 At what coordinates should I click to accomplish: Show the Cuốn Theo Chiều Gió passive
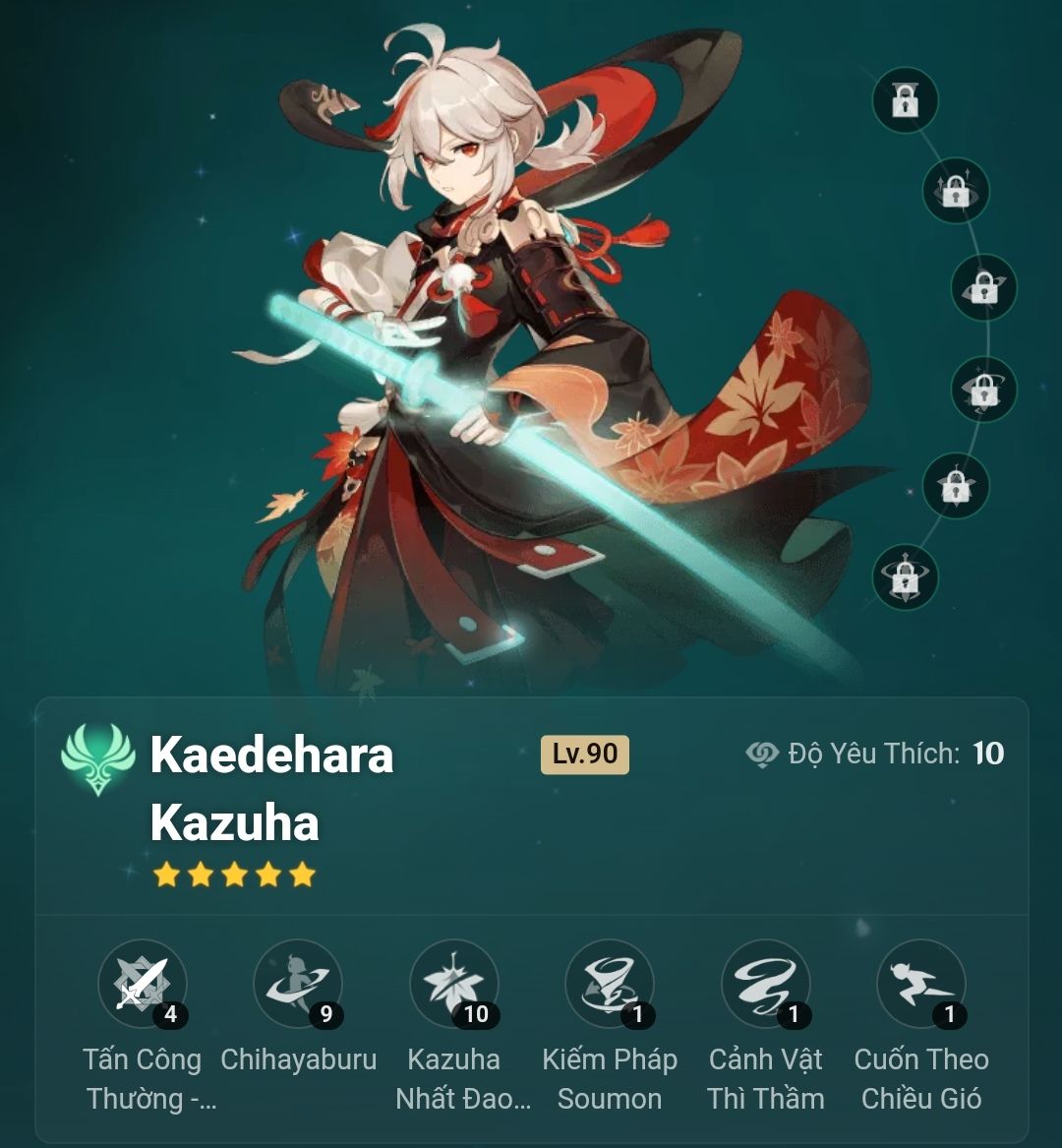click(x=920, y=984)
